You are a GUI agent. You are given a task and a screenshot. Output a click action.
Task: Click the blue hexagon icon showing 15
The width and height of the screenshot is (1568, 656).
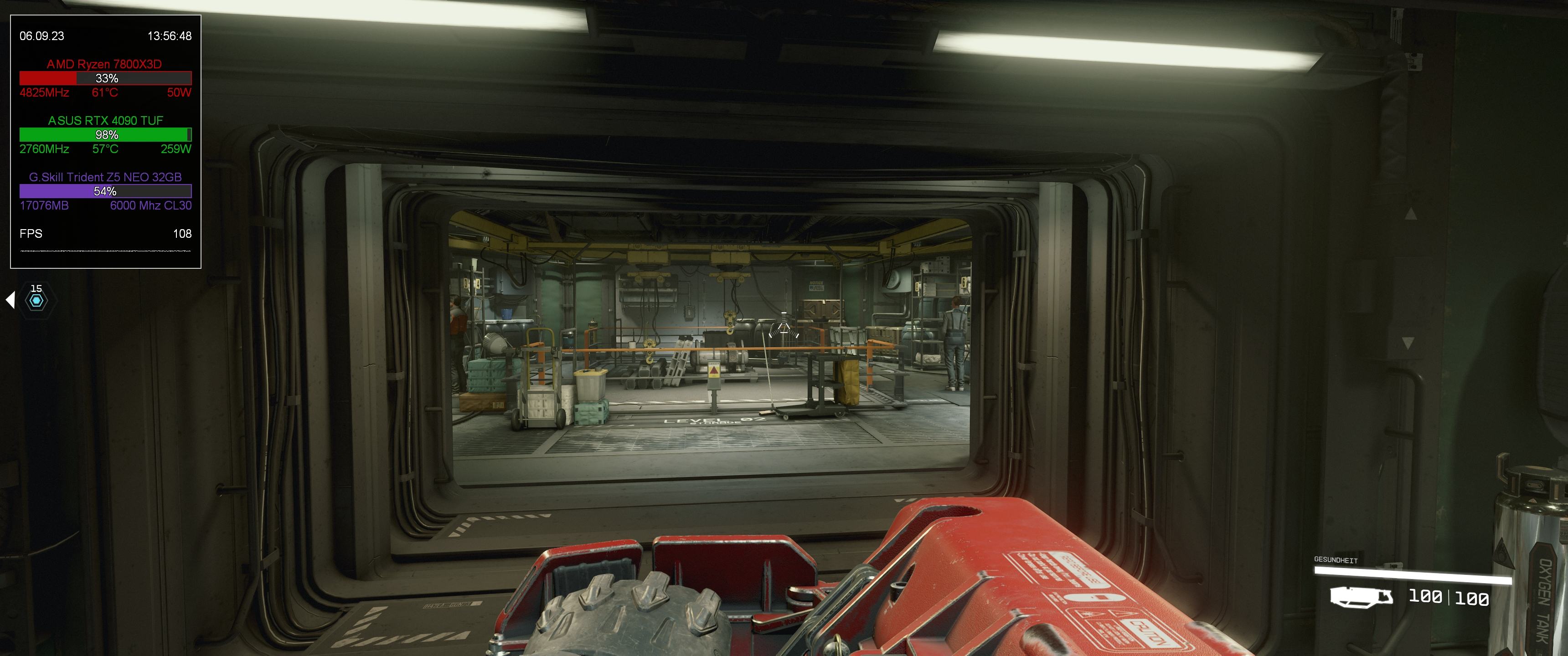tap(36, 300)
